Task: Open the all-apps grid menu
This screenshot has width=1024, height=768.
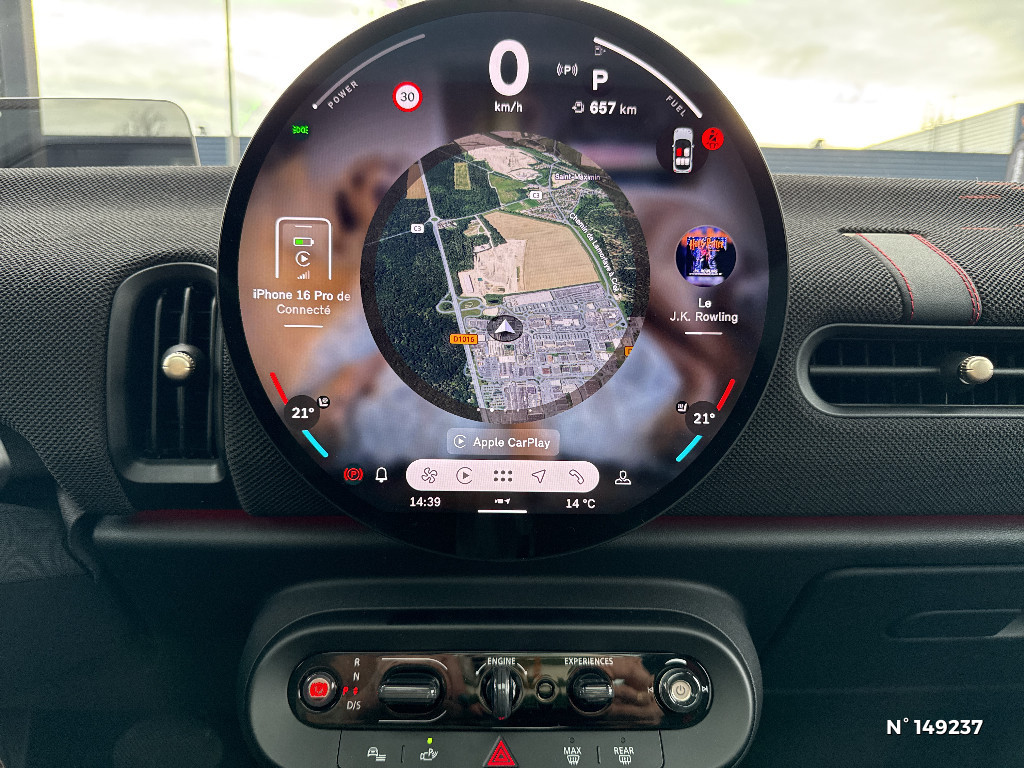Action: point(502,476)
